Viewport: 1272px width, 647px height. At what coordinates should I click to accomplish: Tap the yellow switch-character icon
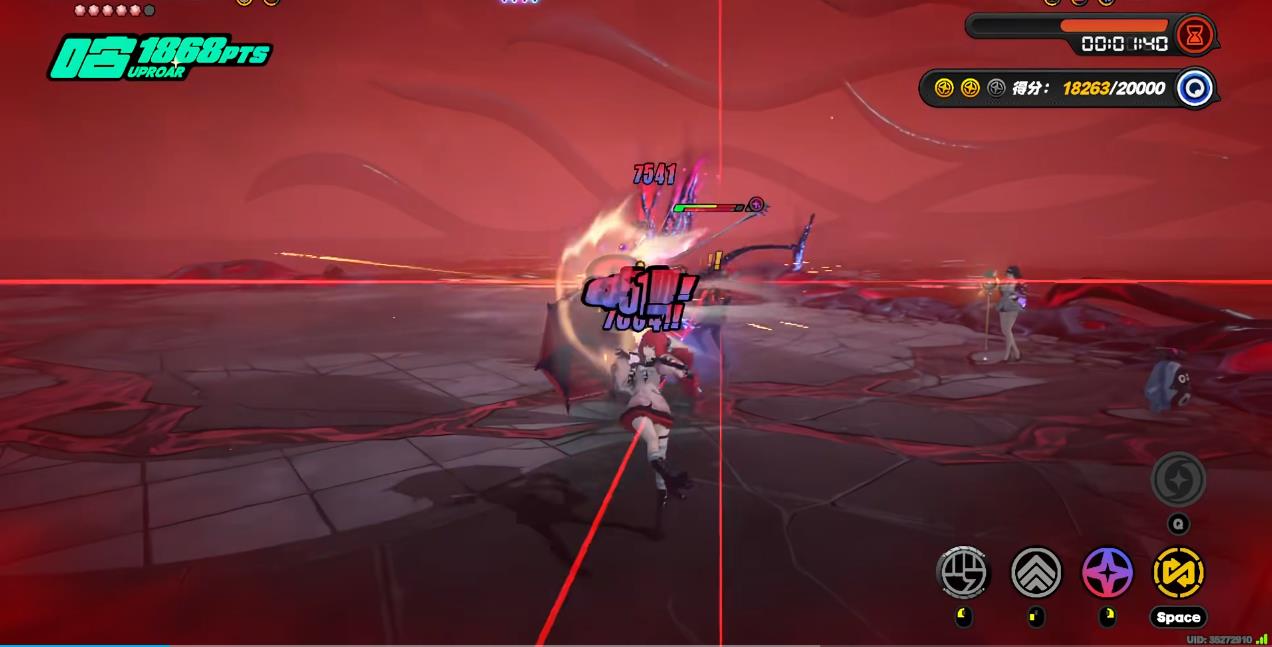(x=1178, y=572)
